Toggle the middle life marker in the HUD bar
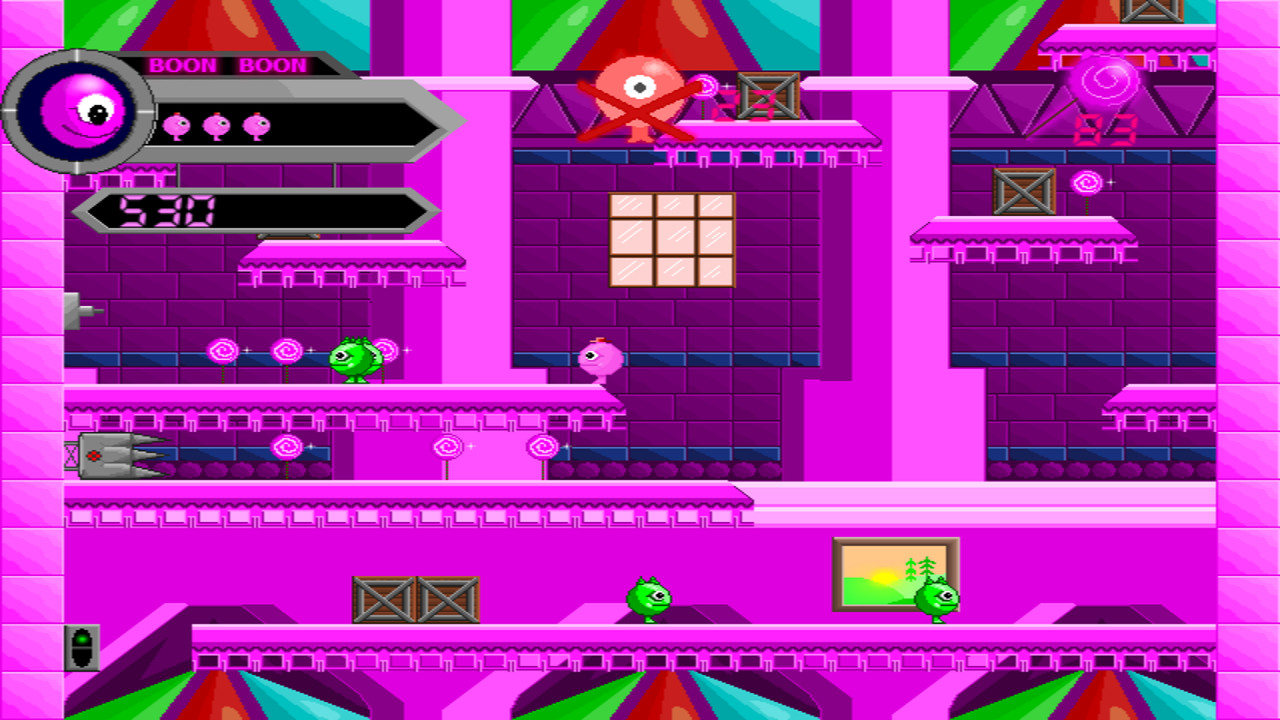This screenshot has width=1280, height=720. [216, 124]
